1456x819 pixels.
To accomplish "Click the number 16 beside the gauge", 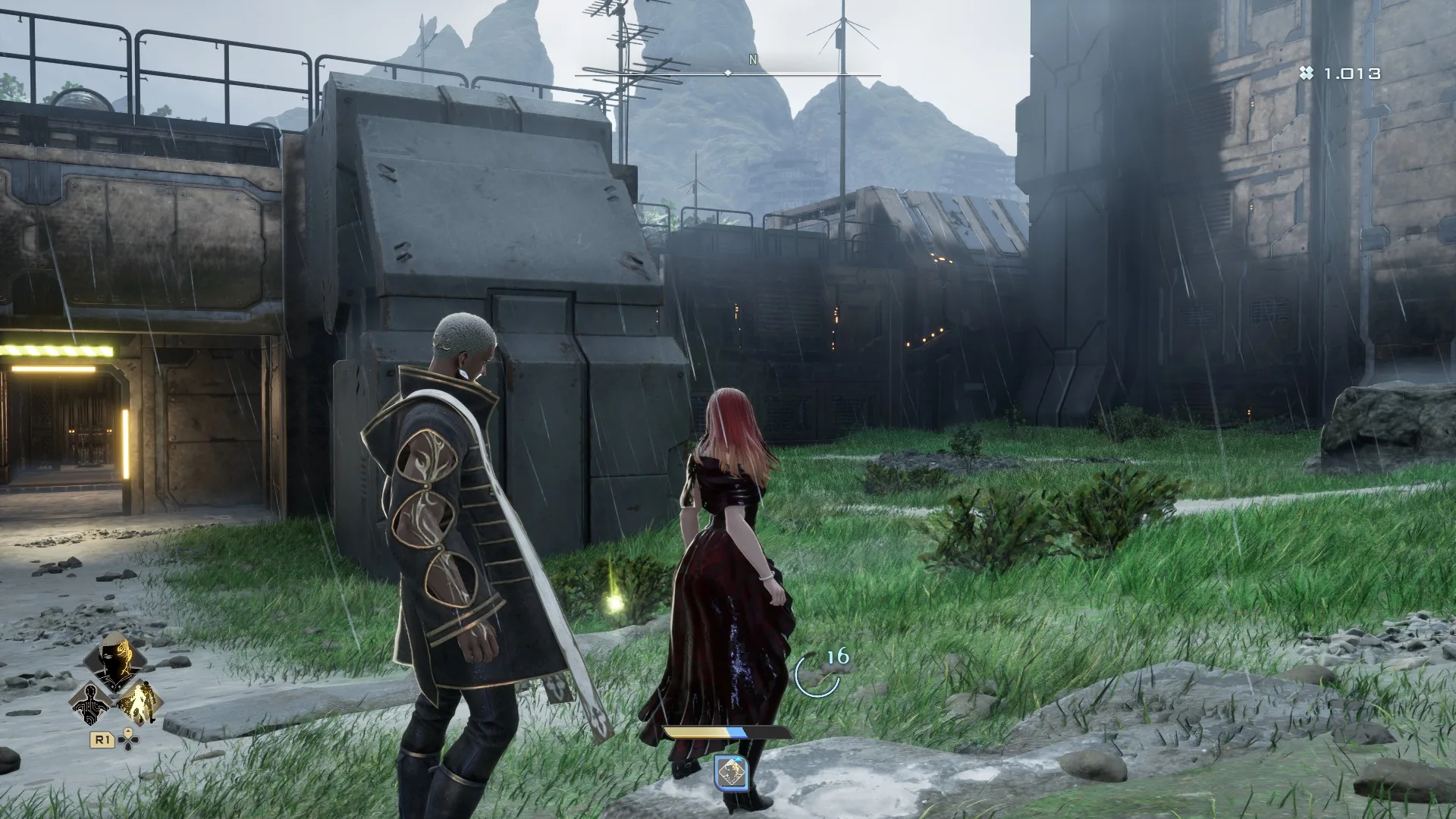I will pos(838,656).
